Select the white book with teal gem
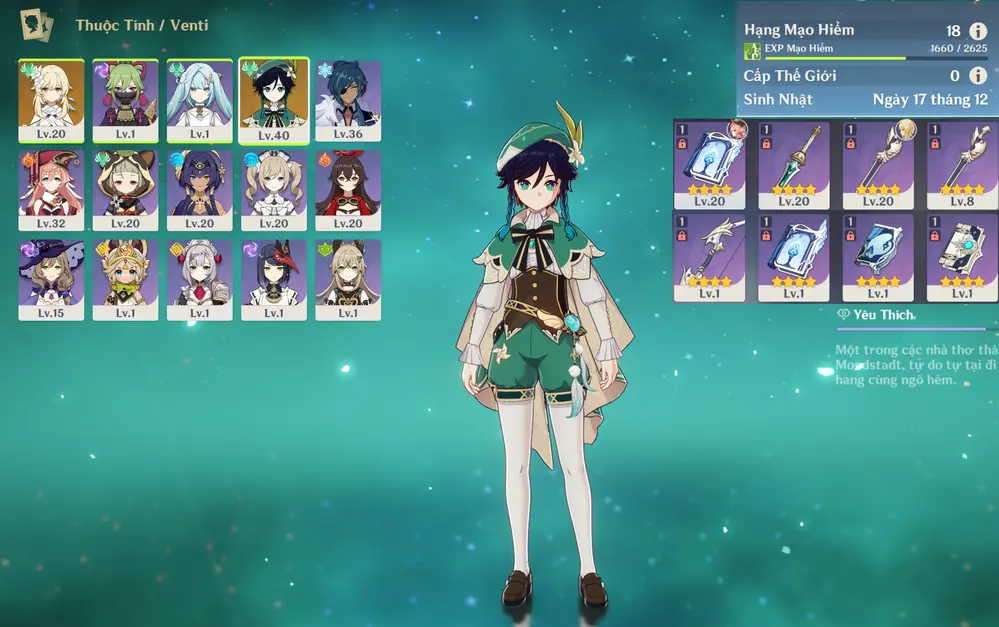Image resolution: width=999 pixels, height=627 pixels. click(x=962, y=257)
